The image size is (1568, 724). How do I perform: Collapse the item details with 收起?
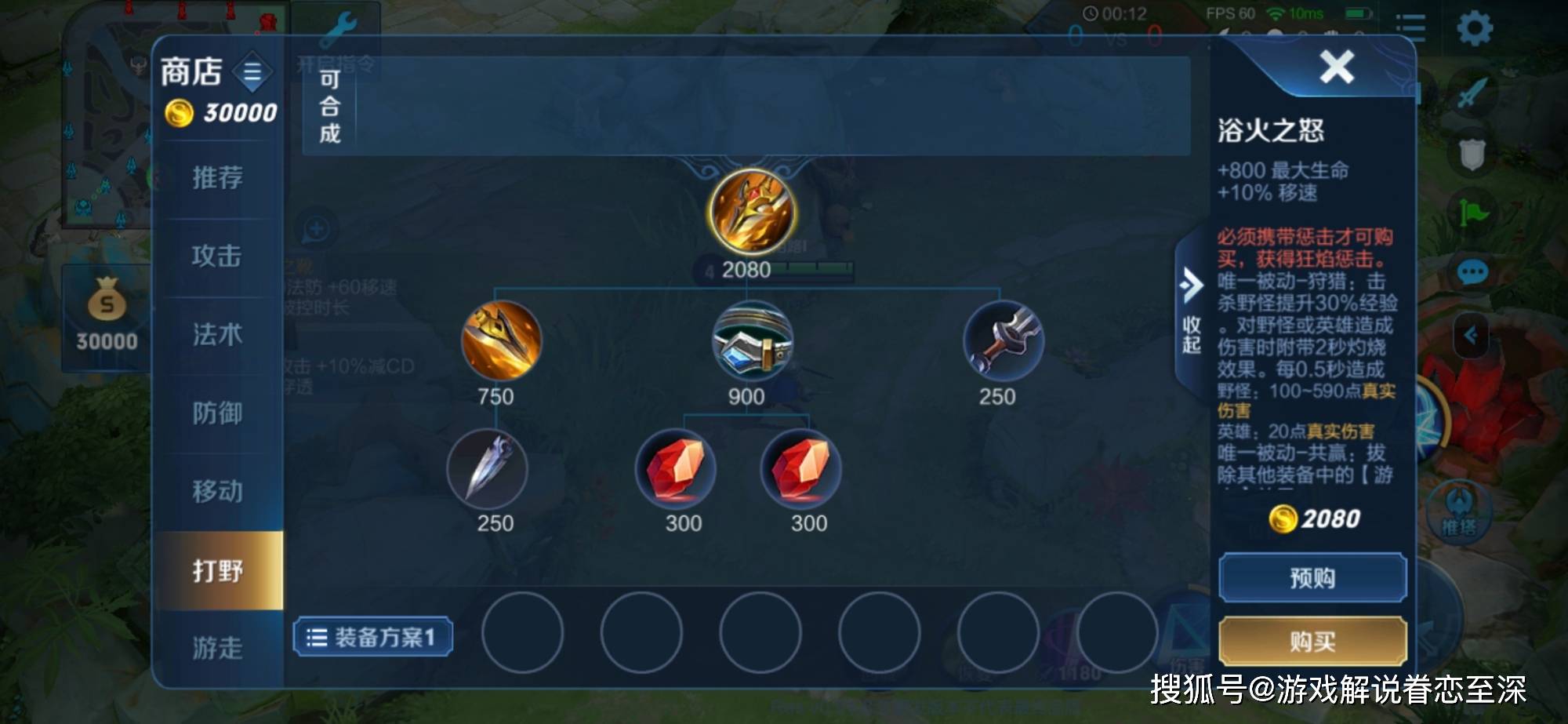click(1192, 314)
